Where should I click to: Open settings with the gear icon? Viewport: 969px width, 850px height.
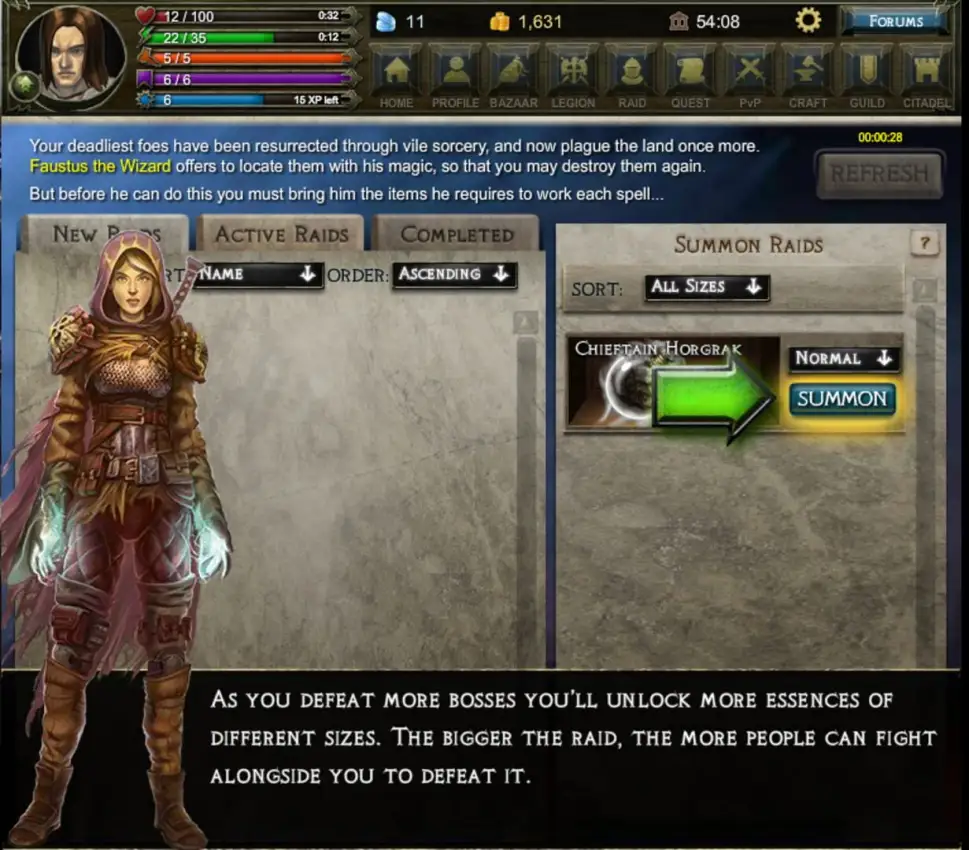coord(807,21)
